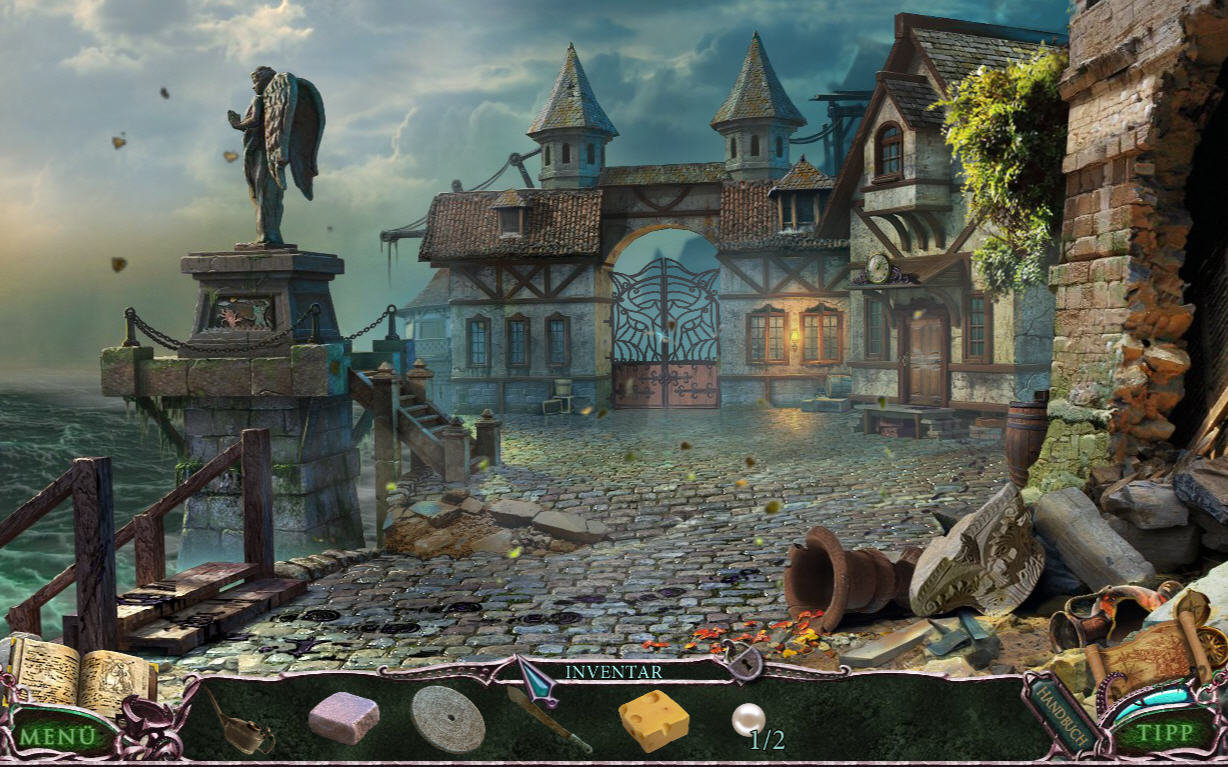Select the cheese wedge item
The image size is (1228, 767).
(x=654, y=720)
